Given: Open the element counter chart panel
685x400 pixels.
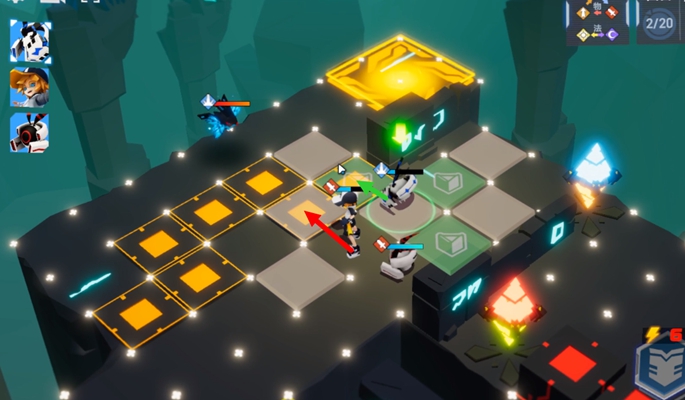Looking at the screenshot, I should [597, 22].
